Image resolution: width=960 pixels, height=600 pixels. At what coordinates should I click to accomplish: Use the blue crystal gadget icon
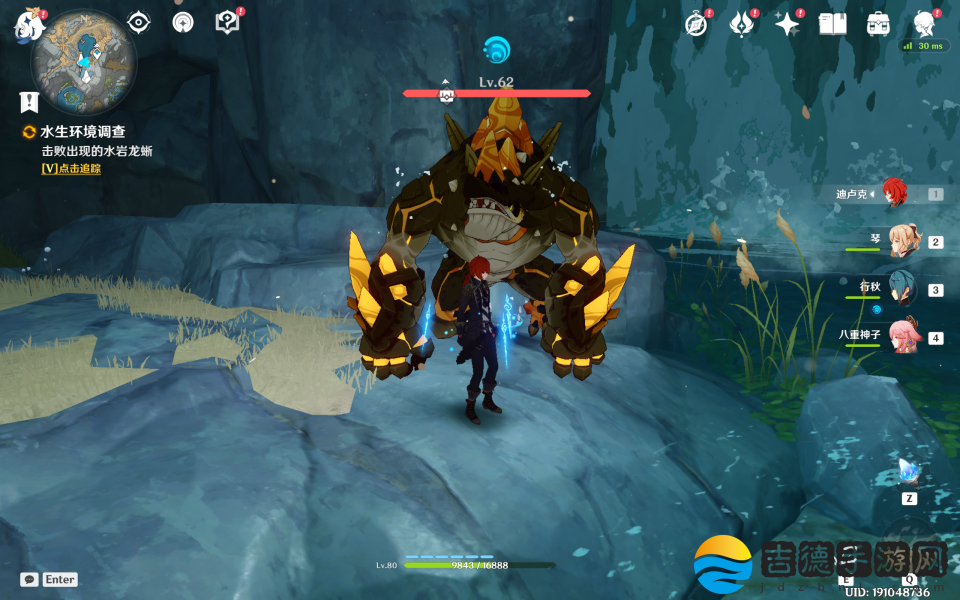pyautogui.click(x=909, y=471)
